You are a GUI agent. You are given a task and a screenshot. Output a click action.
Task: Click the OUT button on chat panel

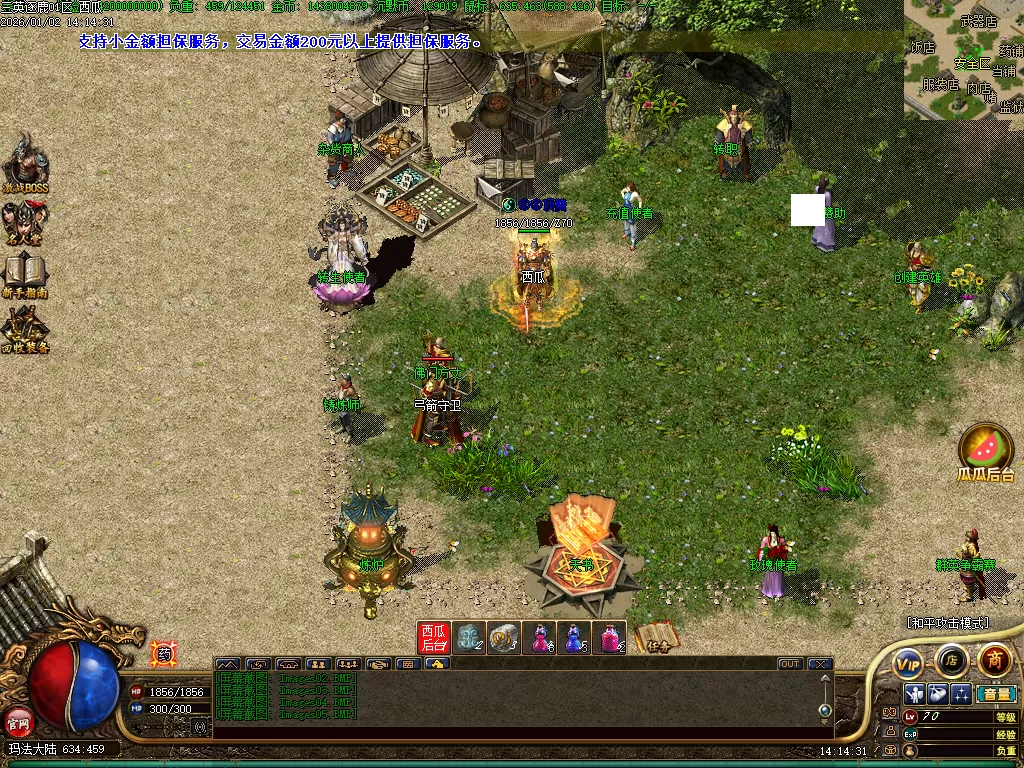point(790,664)
